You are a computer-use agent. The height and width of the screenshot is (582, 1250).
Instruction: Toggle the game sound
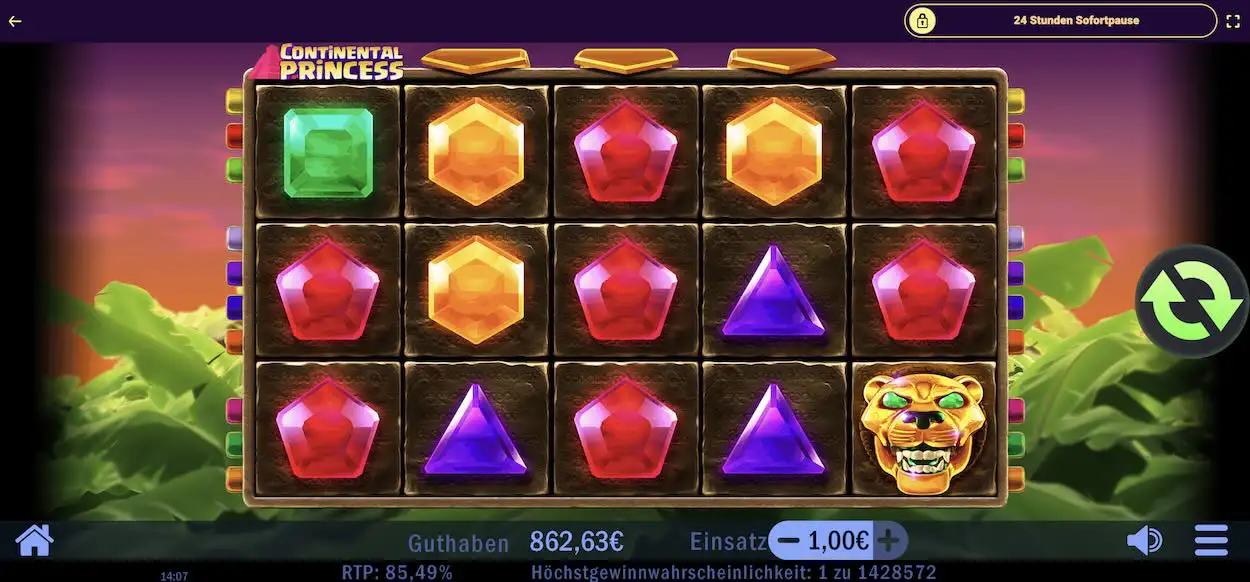(x=1144, y=541)
